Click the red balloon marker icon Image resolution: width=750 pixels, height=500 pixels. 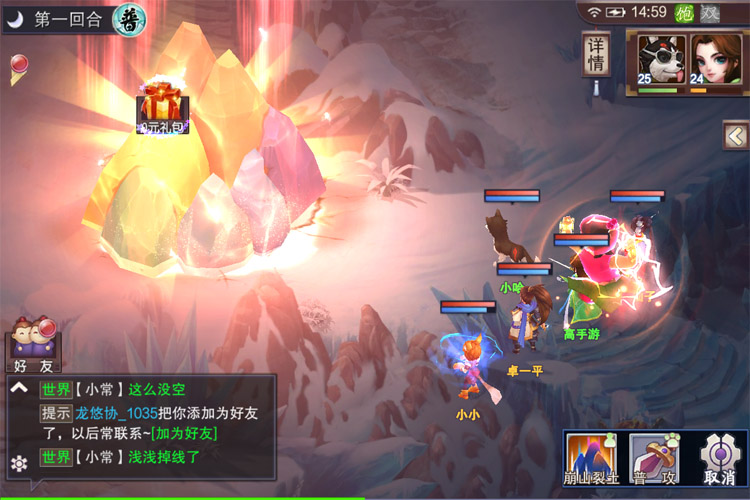point(18,68)
